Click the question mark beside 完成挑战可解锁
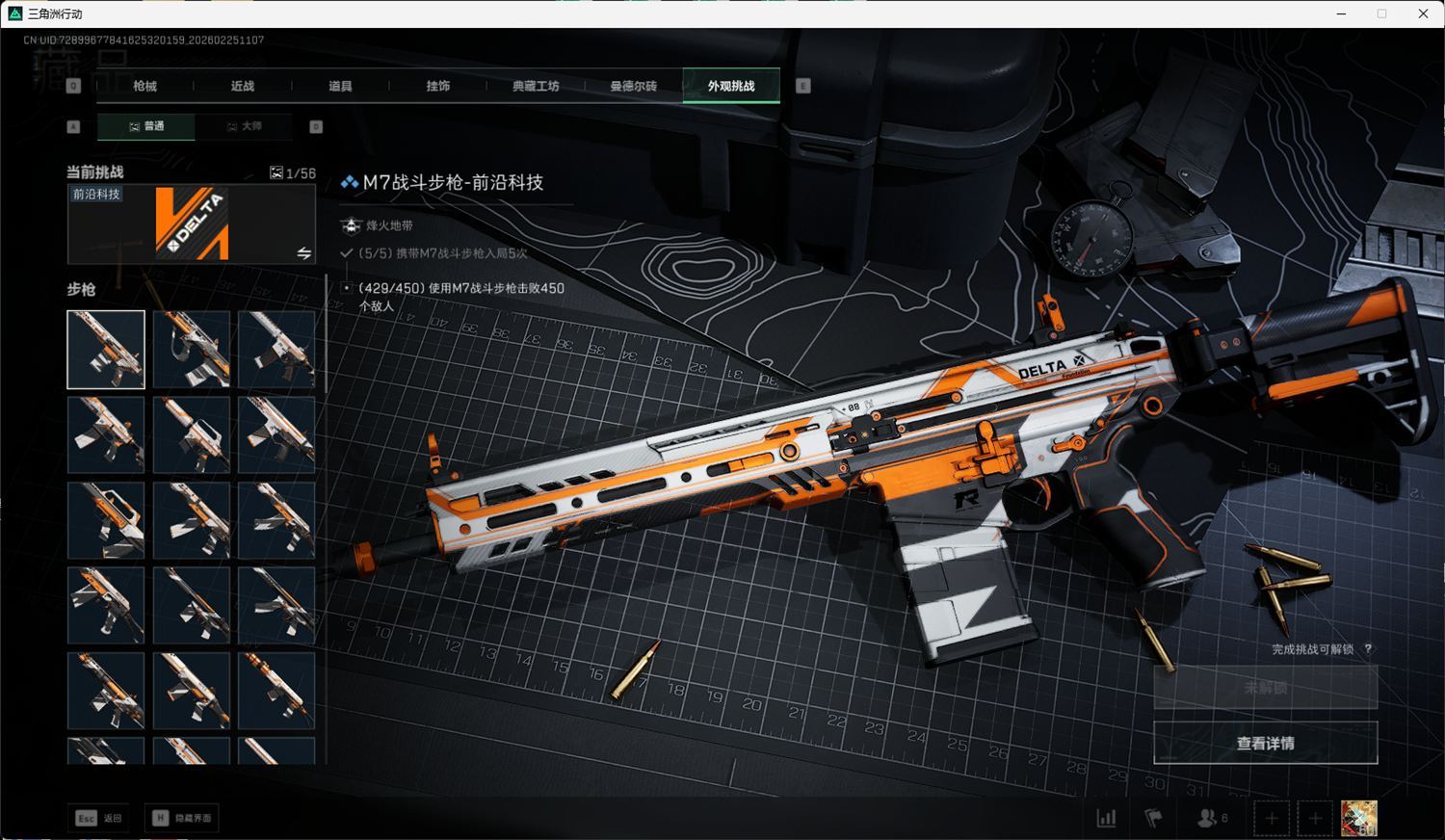1445x840 pixels. point(1368,649)
